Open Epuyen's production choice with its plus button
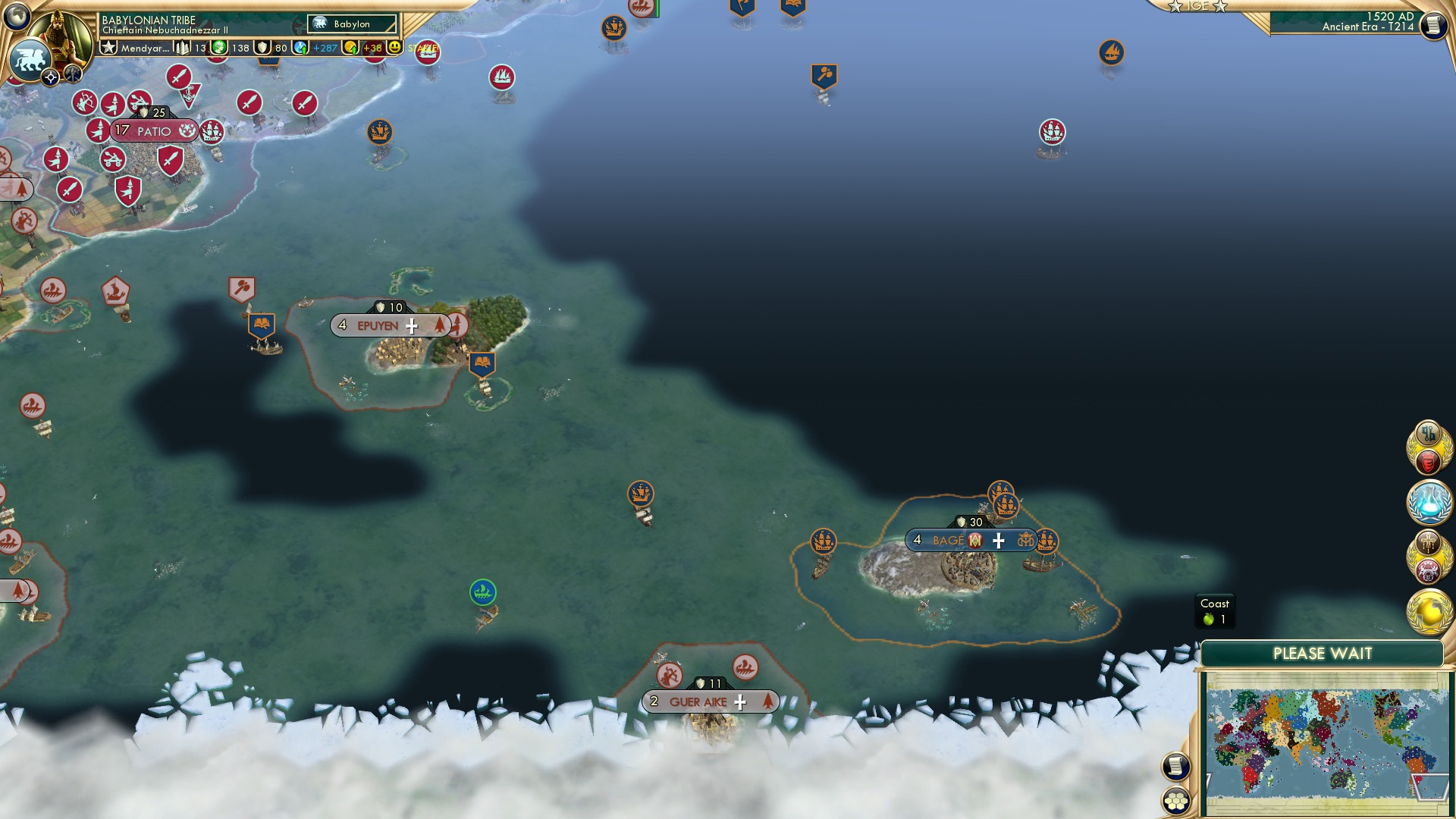Screen dimensions: 1456x819 [412, 325]
